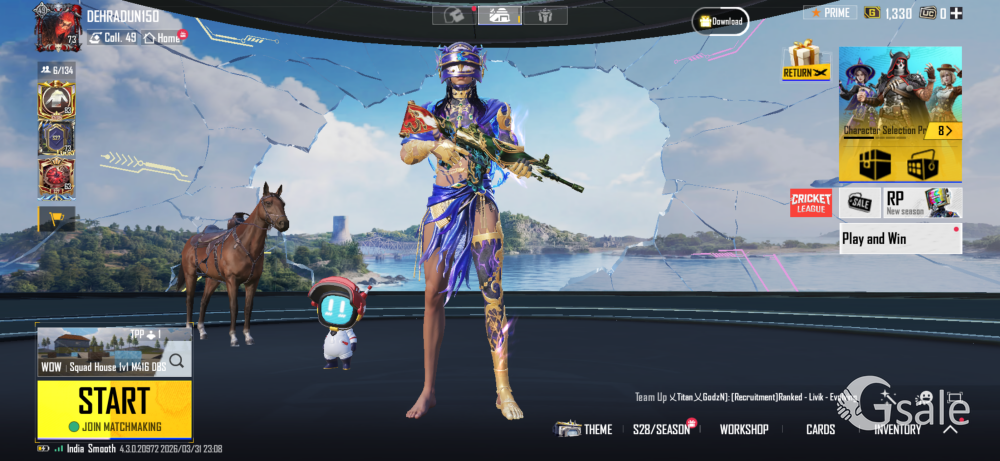1000x461 pixels.
Task: Open the DEHRADUN150 player profile avatar
Action: (58, 28)
